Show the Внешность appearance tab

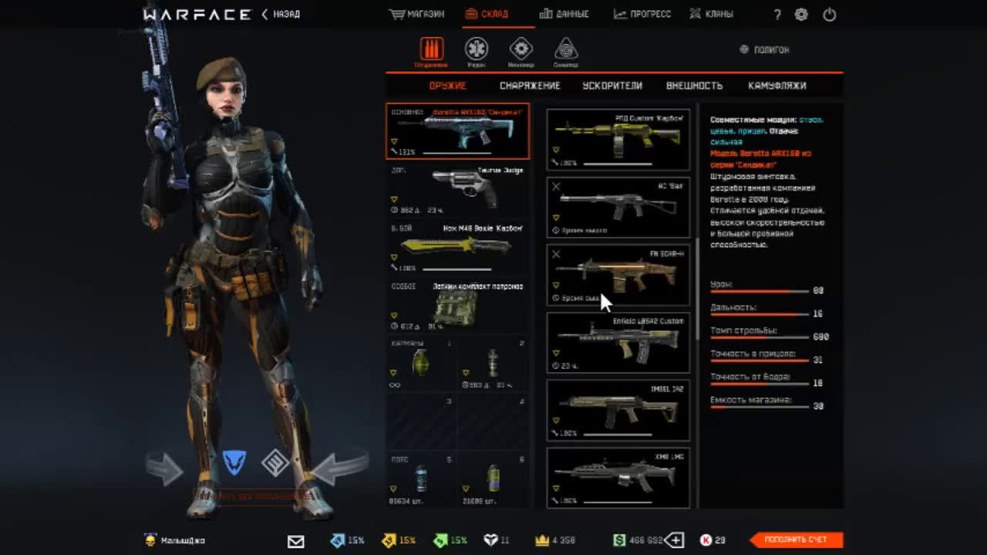pos(693,86)
